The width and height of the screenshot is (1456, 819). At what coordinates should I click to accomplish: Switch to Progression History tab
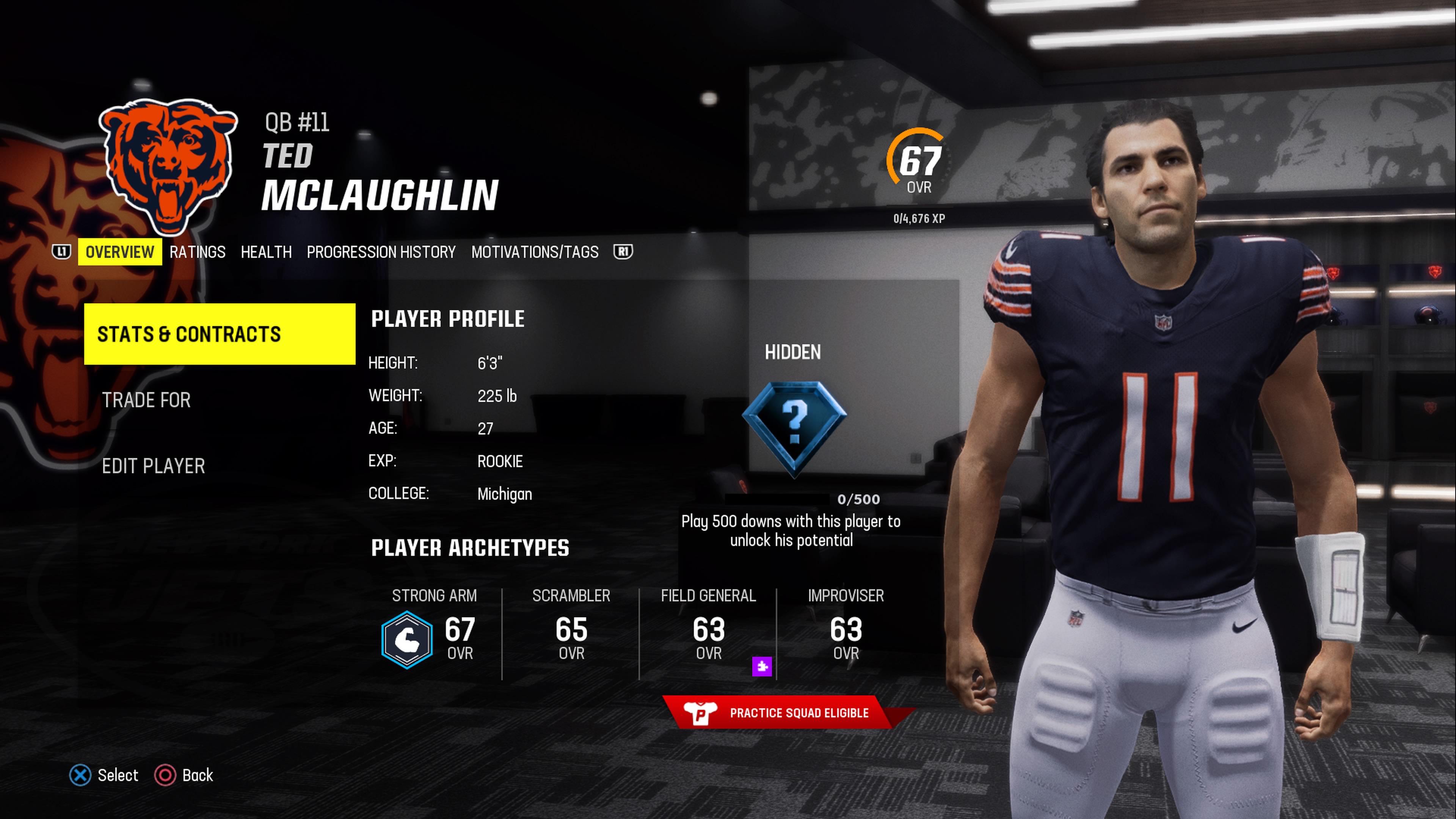(x=381, y=252)
